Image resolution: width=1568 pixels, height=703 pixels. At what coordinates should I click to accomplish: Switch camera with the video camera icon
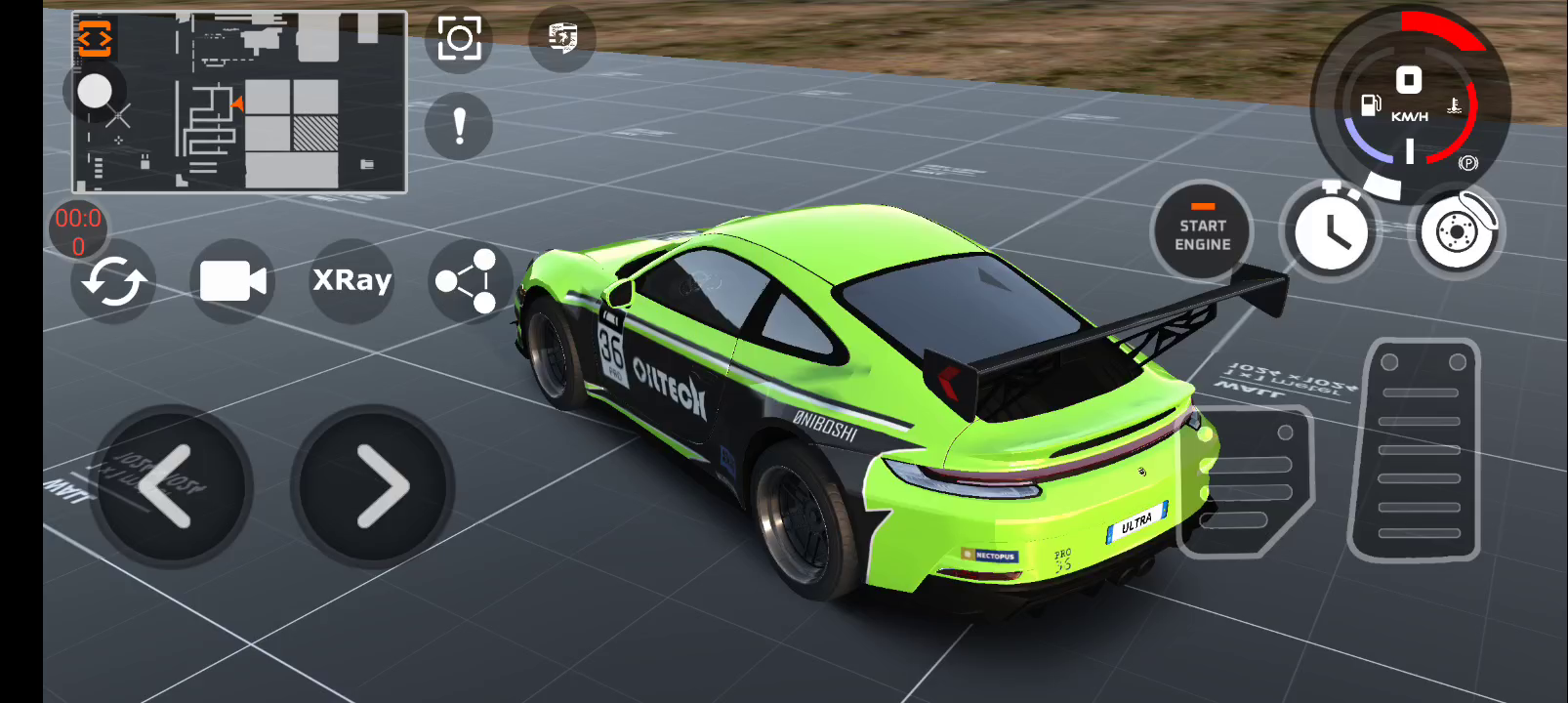click(232, 281)
